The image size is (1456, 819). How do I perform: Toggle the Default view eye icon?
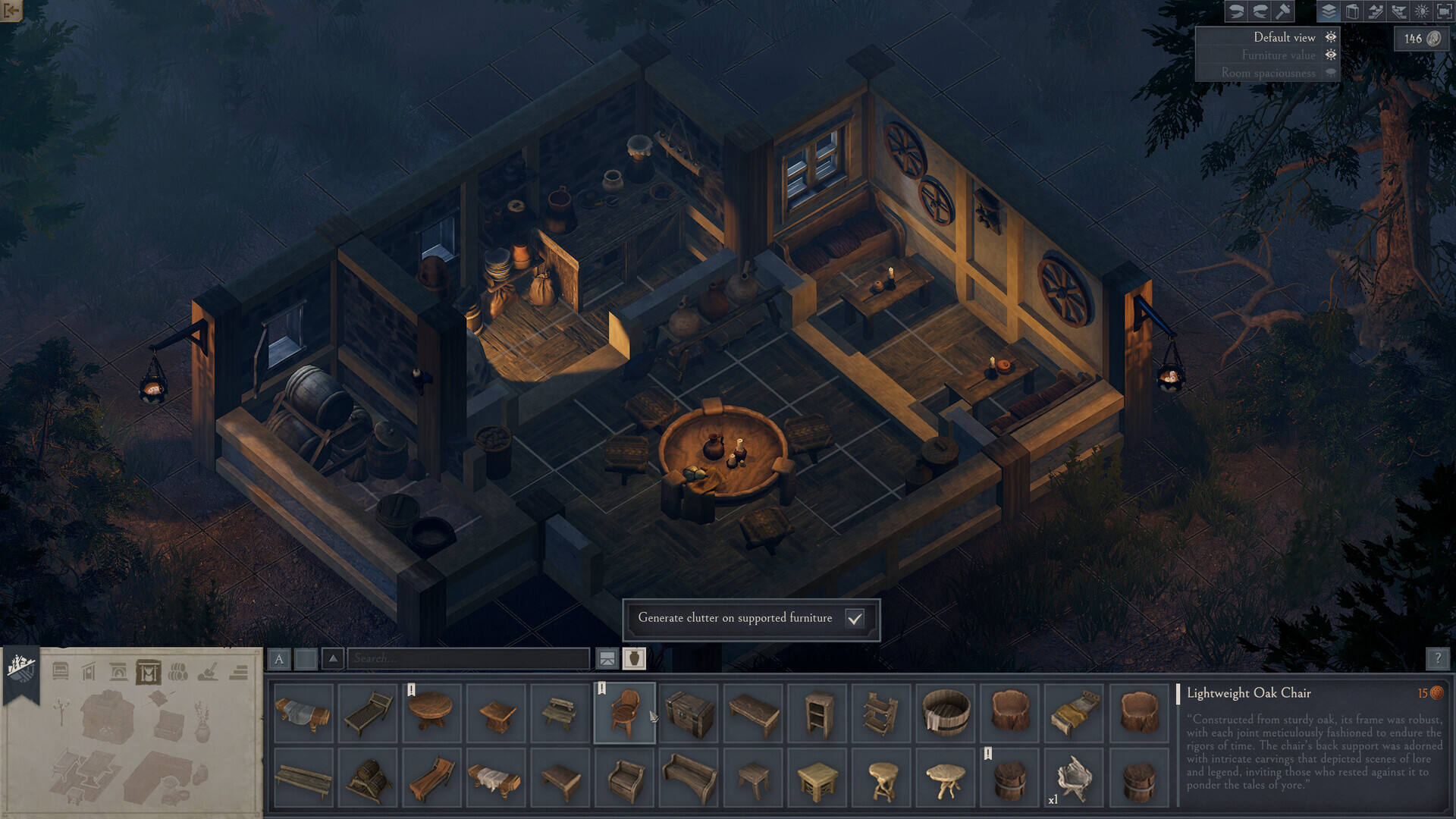click(1331, 37)
